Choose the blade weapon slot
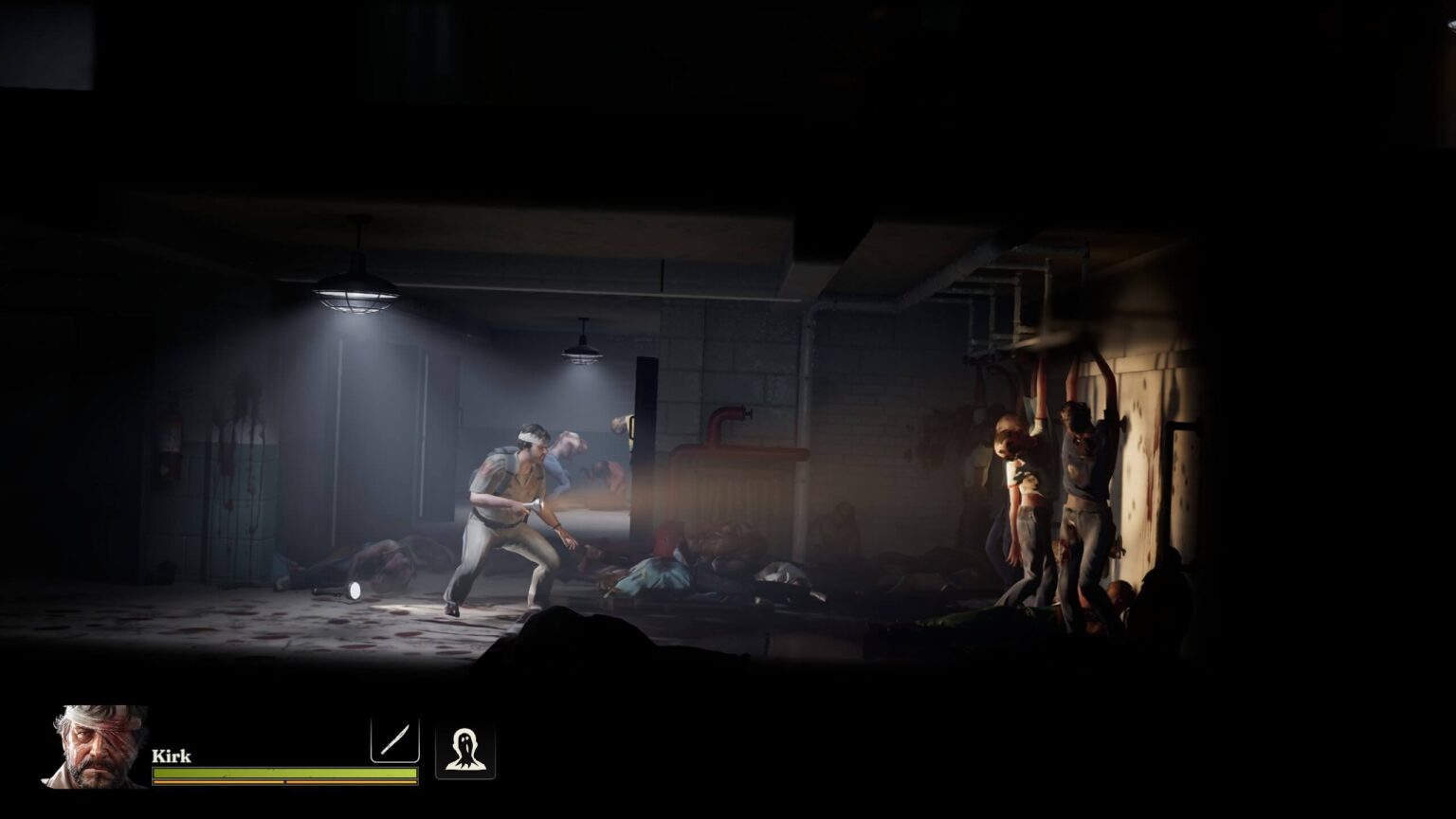1456x819 pixels. [394, 738]
